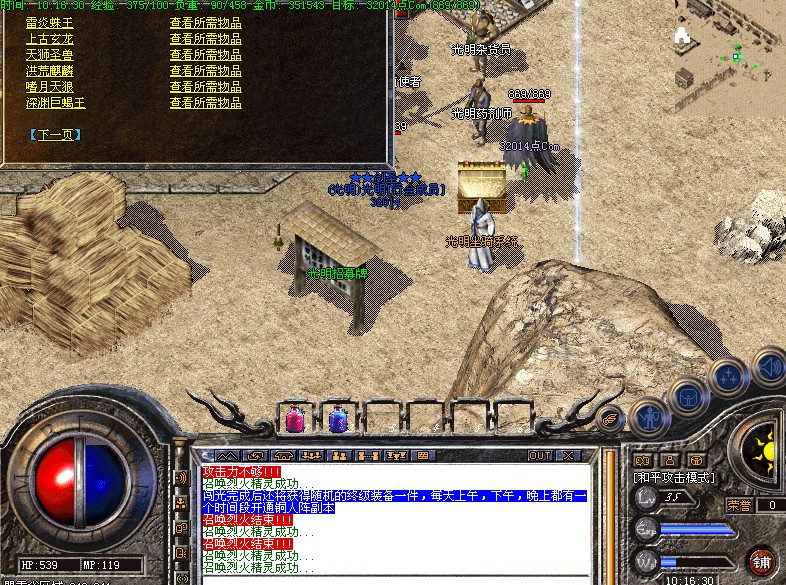The height and width of the screenshot is (585, 786).
Task: Pick the 洪荒麒麟 entry
Action: pyautogui.click(x=49, y=70)
